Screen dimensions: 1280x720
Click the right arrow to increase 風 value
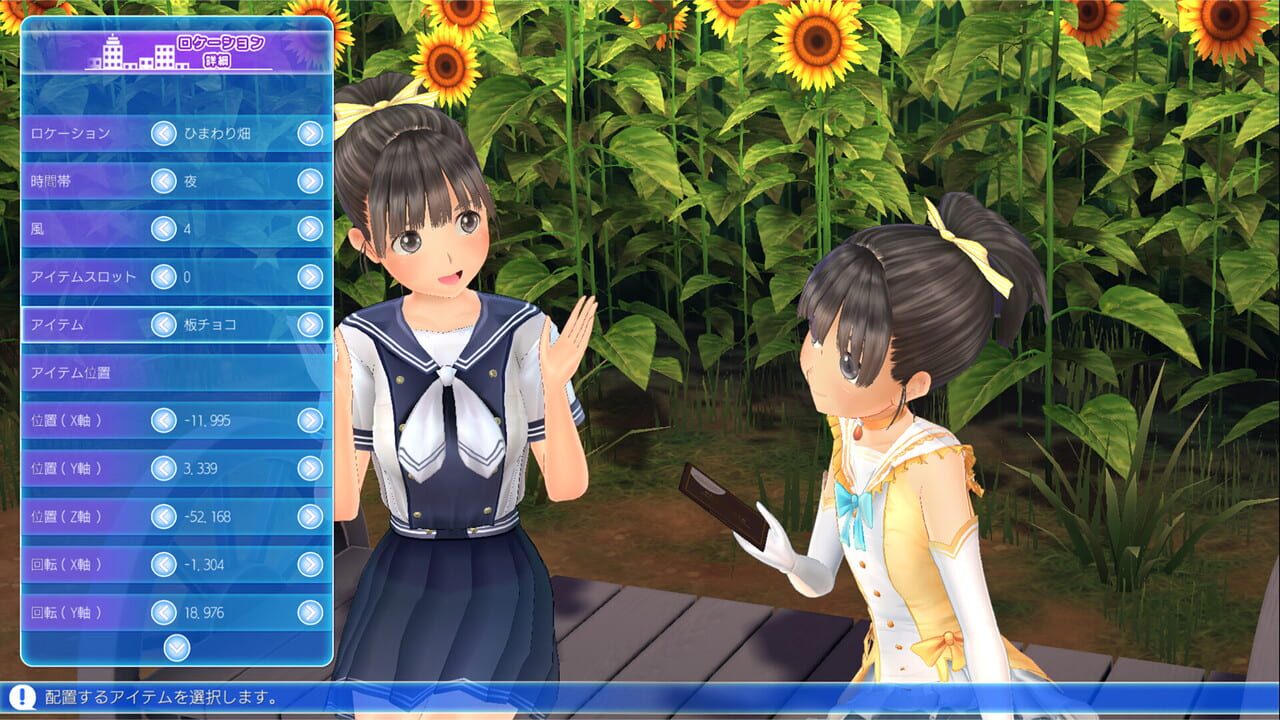[311, 230]
